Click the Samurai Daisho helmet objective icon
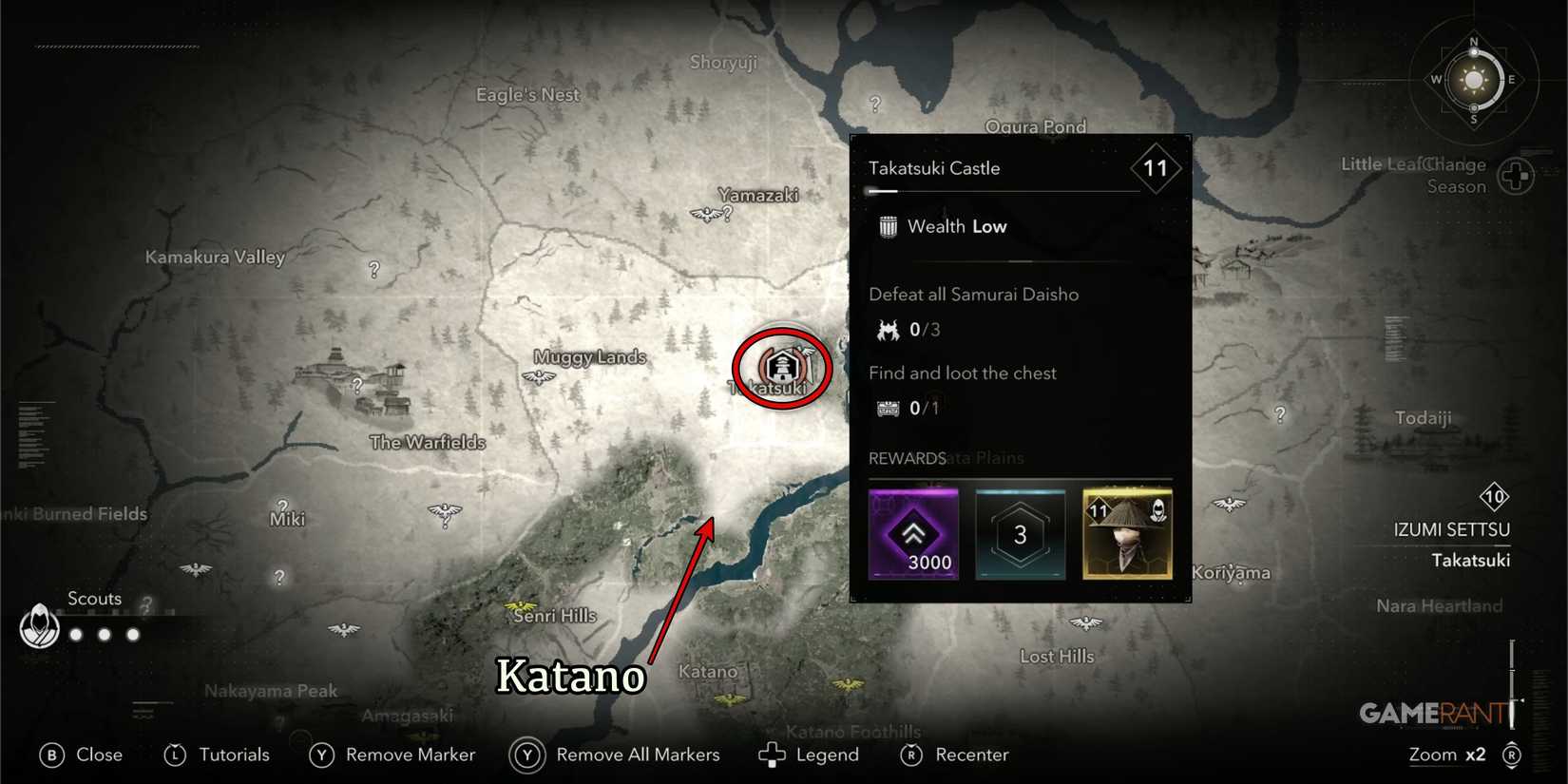Viewport: 1568px width, 784px height. tap(886, 329)
